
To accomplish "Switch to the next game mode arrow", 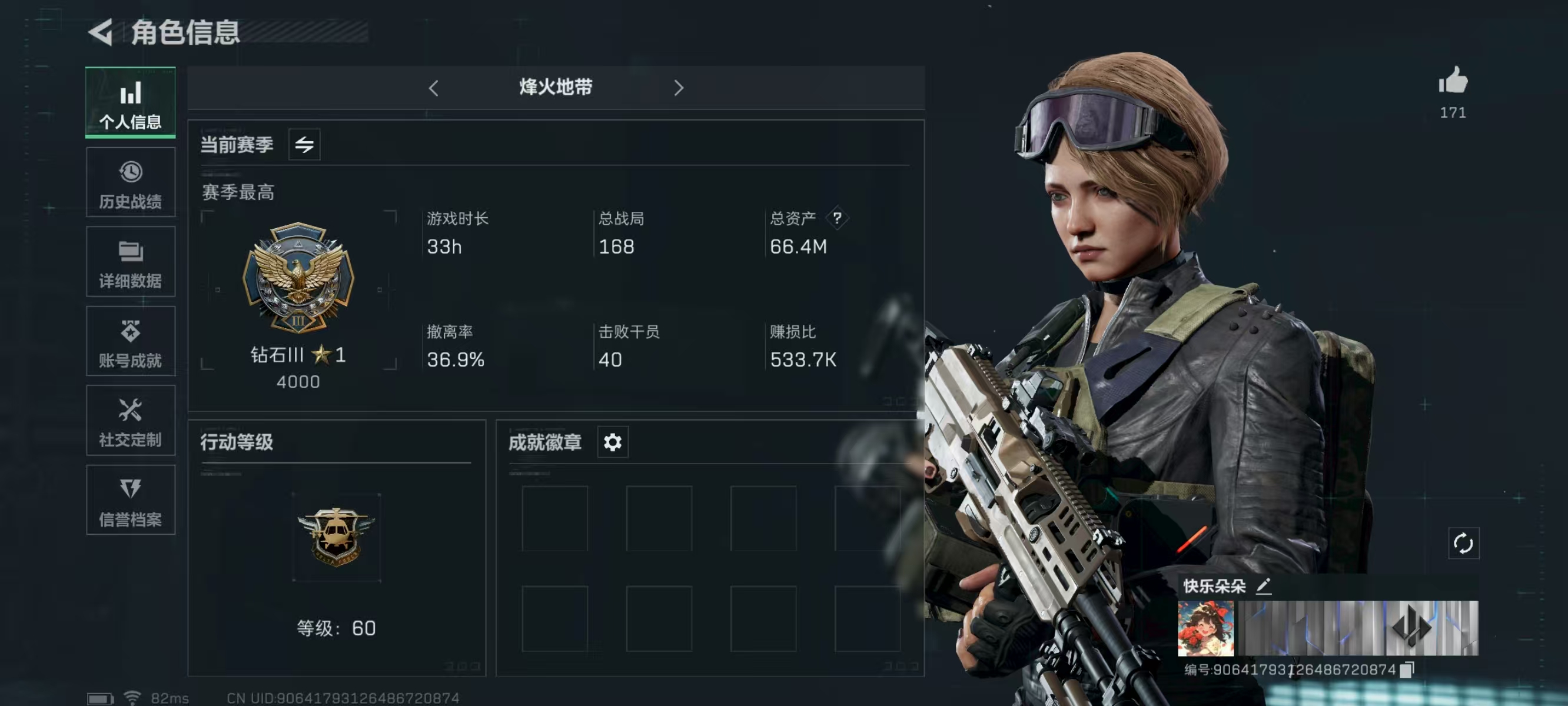I will click(x=679, y=88).
